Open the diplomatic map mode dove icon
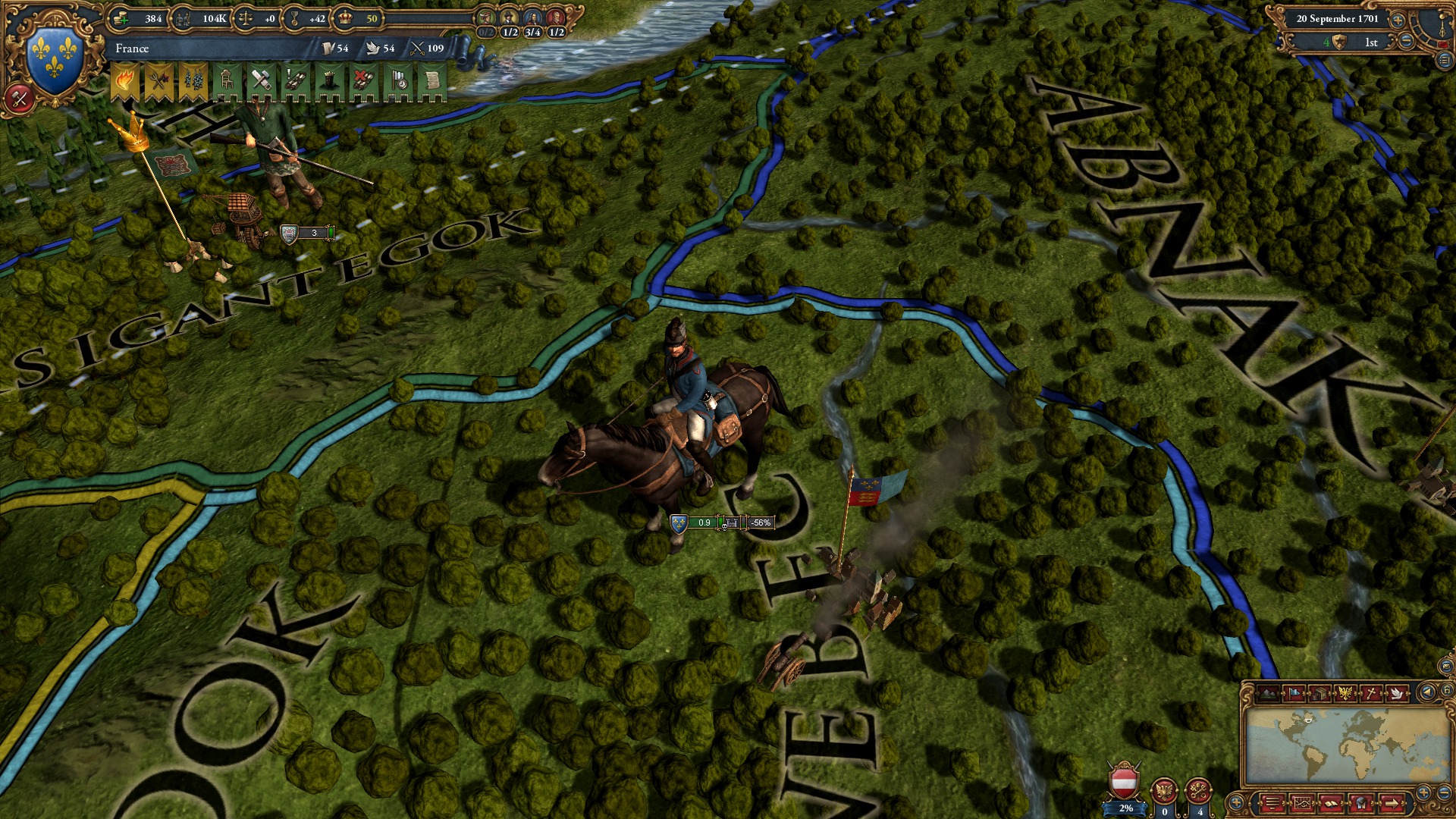 tap(1398, 693)
